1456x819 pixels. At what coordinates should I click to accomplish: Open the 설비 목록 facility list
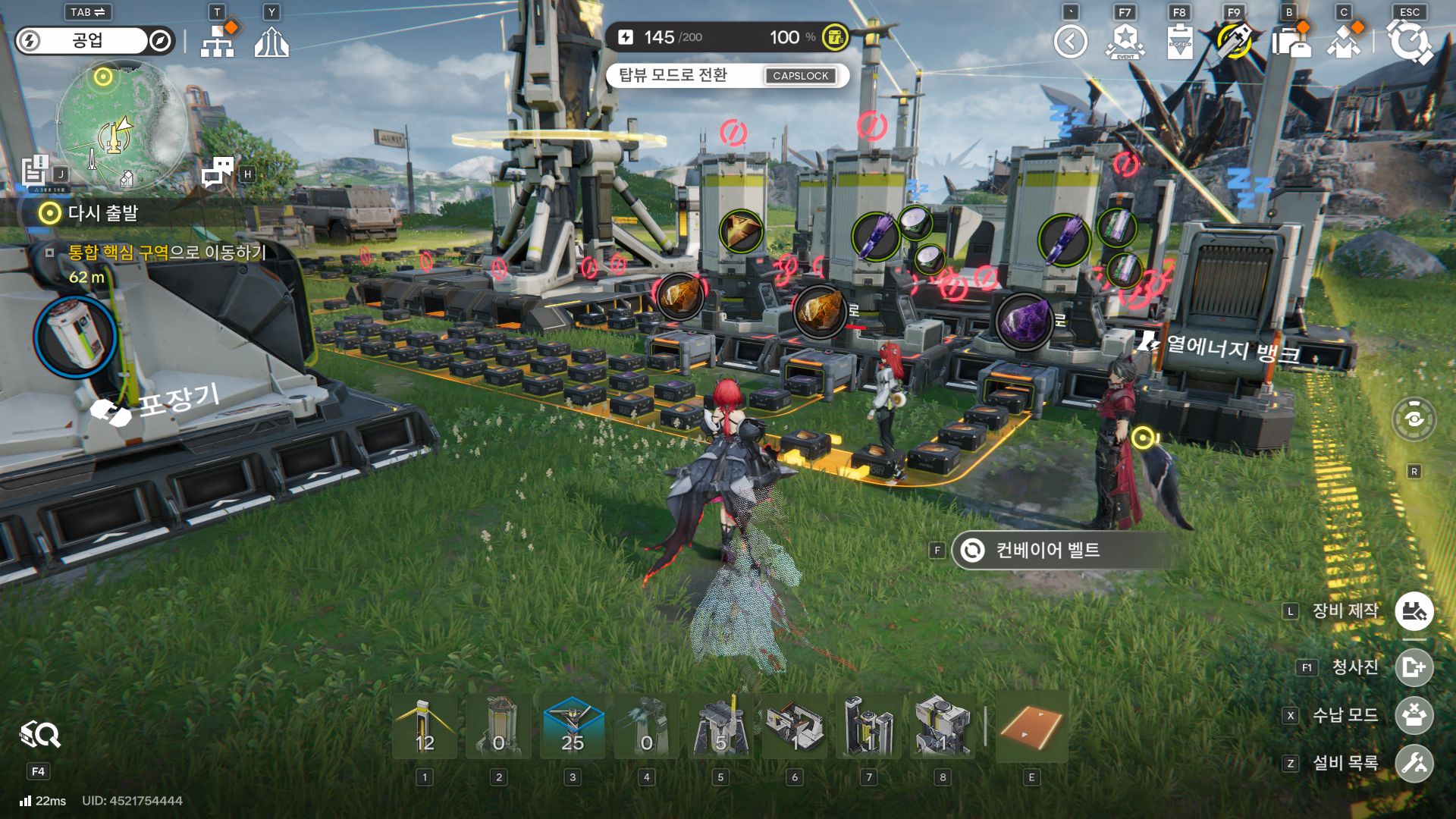(x=1414, y=763)
